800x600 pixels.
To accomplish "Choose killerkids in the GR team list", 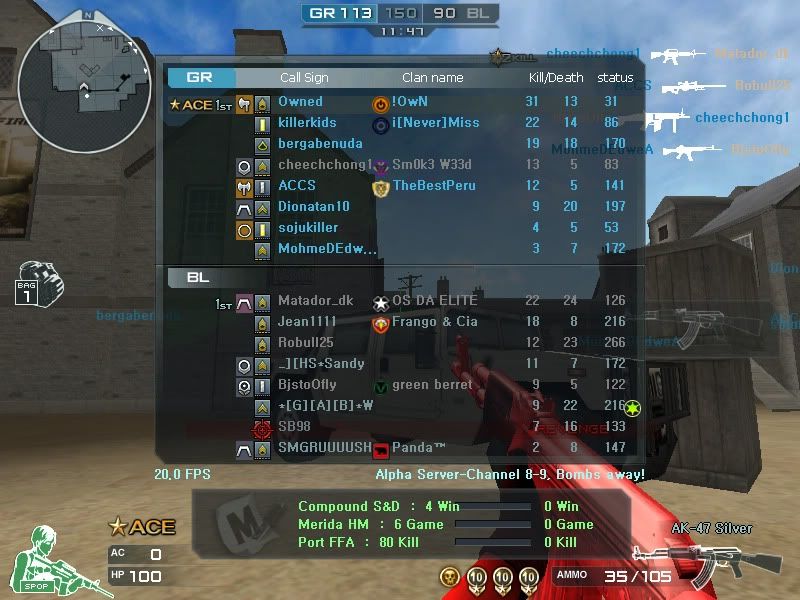I will [307, 123].
